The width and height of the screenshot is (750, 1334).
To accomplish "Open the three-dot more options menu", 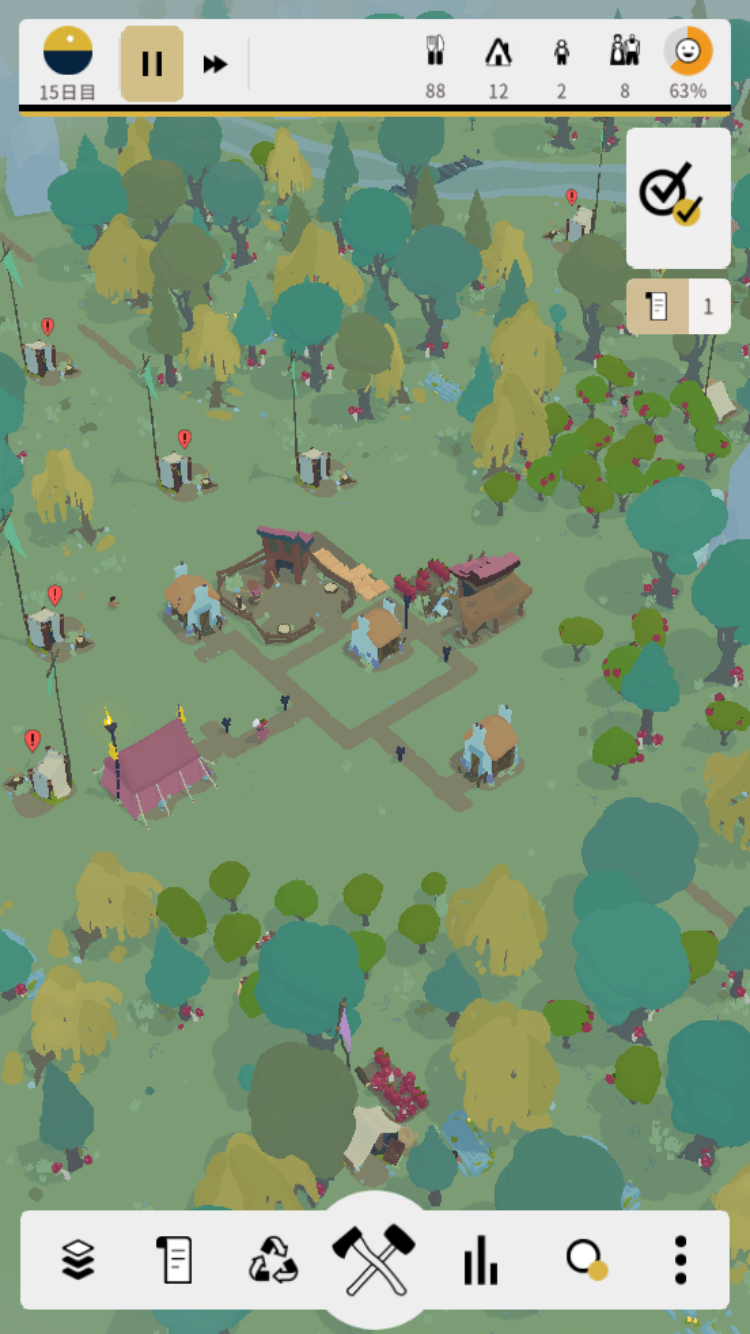I will click(680, 1259).
